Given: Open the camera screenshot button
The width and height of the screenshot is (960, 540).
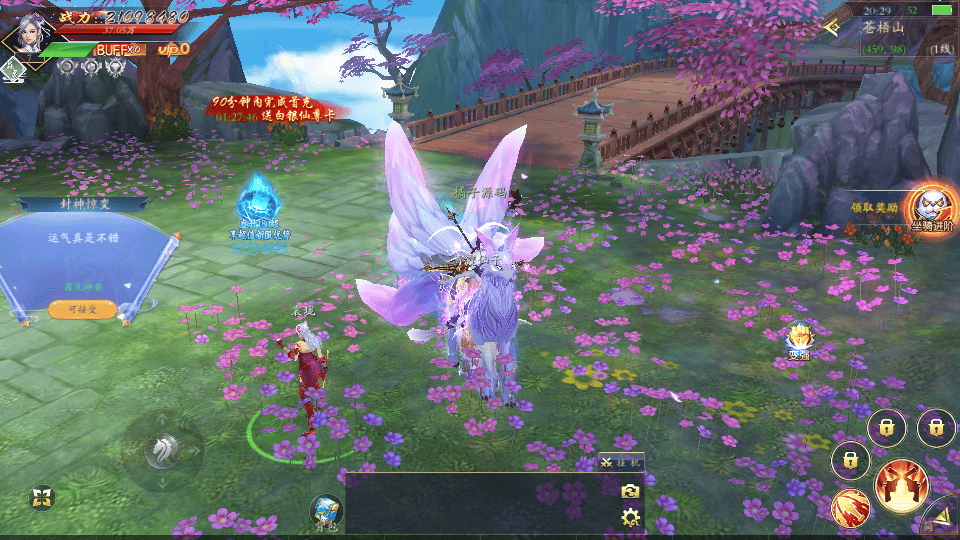Looking at the screenshot, I should click(x=630, y=491).
